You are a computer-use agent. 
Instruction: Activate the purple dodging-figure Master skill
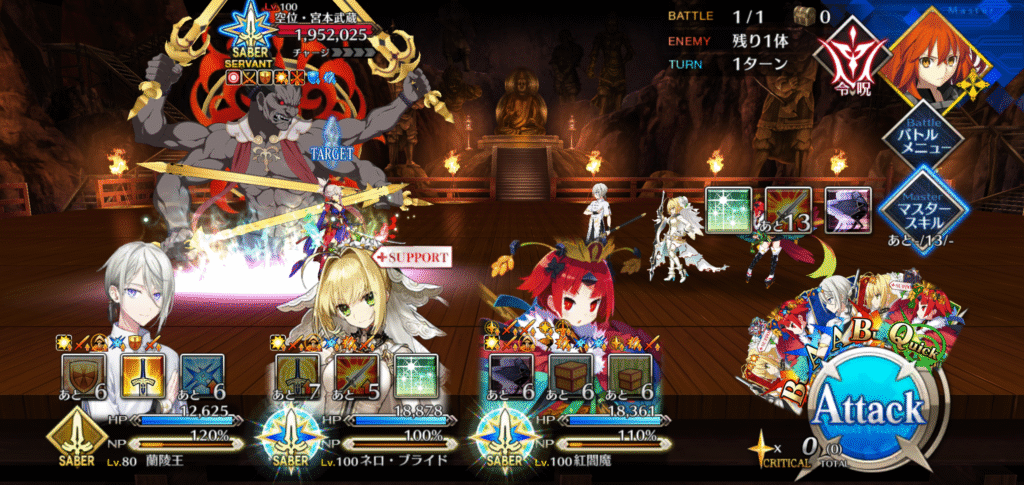847,207
